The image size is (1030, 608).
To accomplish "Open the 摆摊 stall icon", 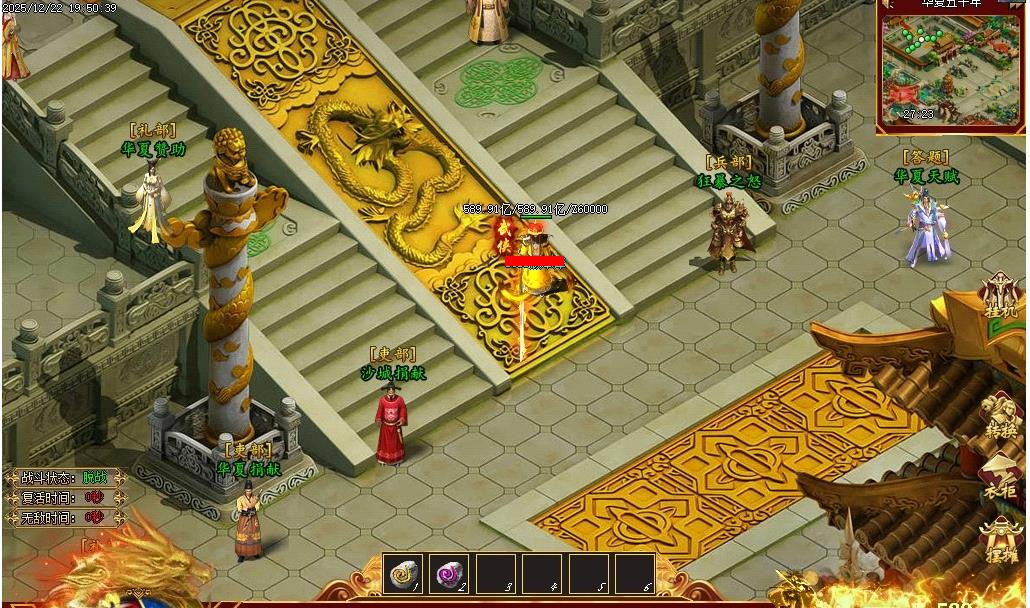I will pyautogui.click(x=1001, y=539).
